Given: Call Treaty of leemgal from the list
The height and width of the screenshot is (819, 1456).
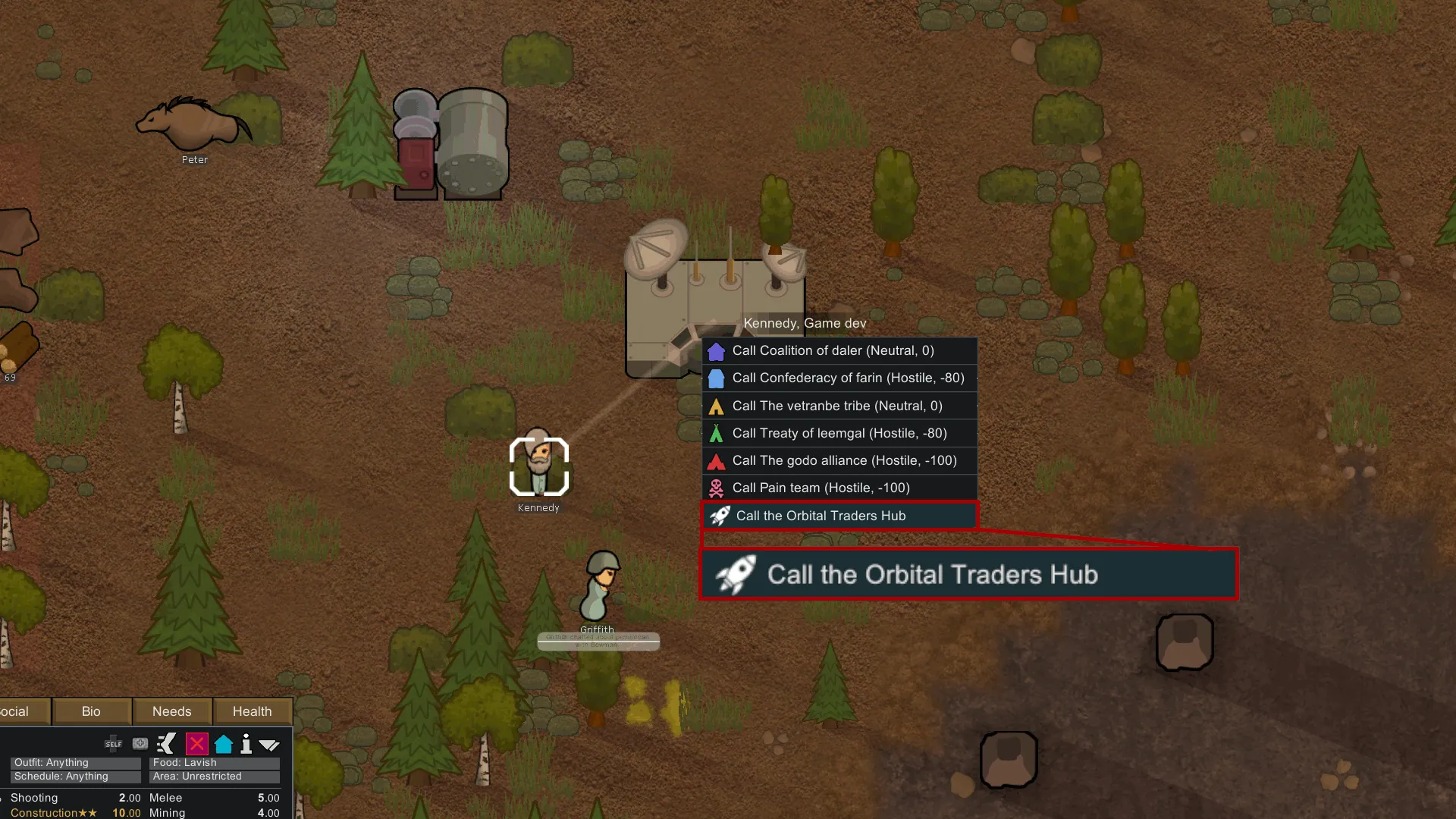Looking at the screenshot, I should point(839,433).
